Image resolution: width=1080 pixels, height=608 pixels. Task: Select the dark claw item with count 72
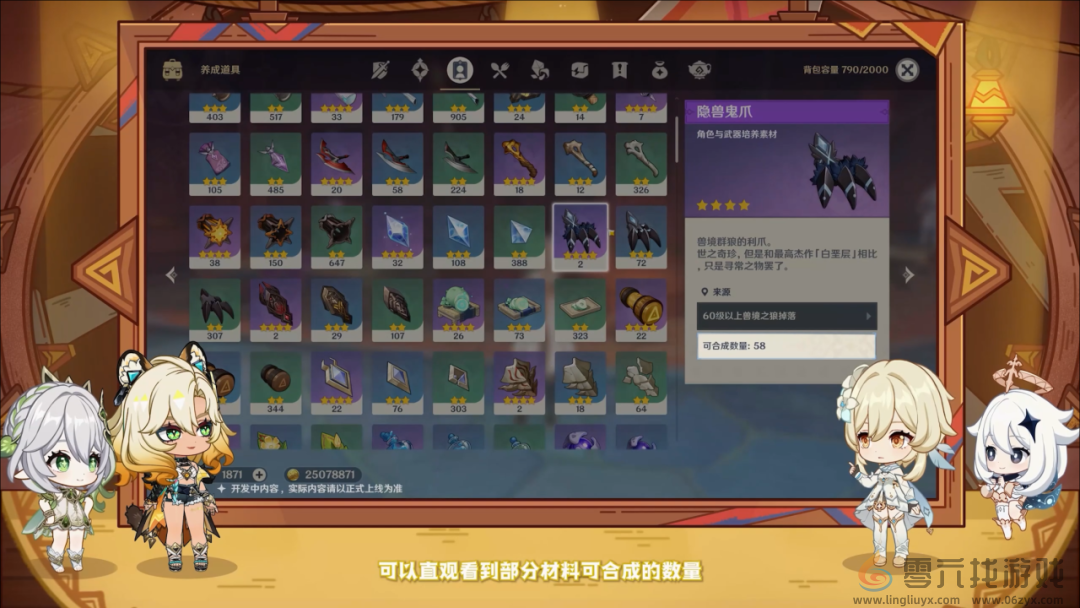pos(641,237)
